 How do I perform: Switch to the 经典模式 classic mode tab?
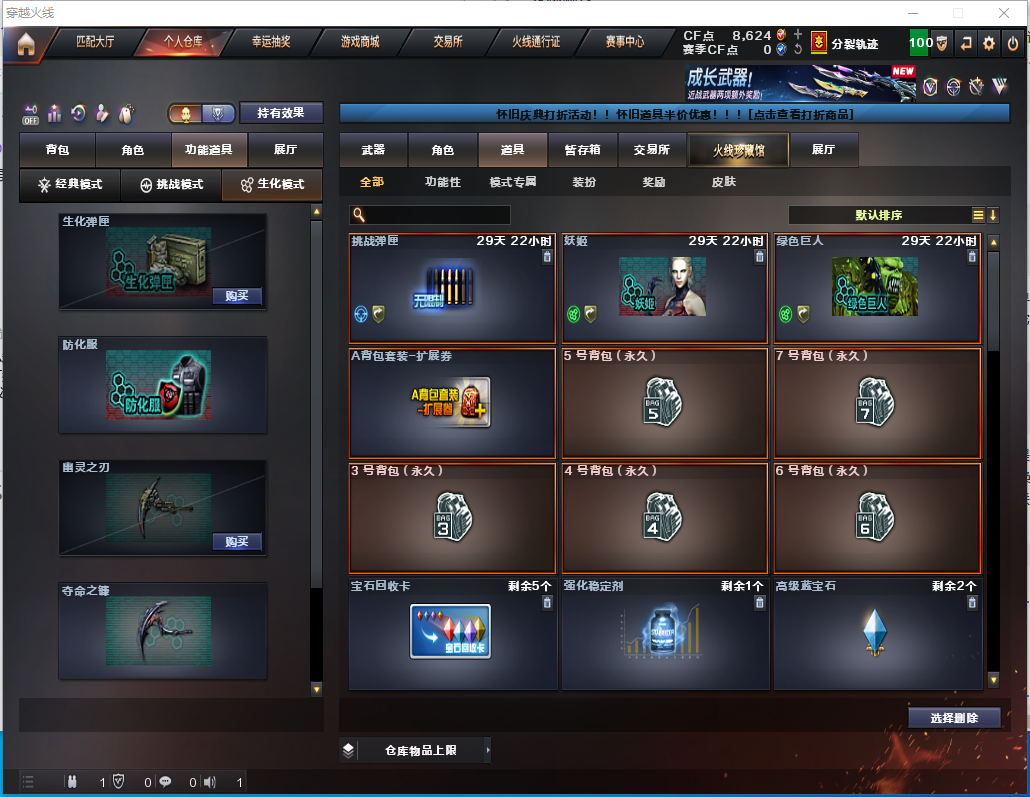click(x=70, y=185)
